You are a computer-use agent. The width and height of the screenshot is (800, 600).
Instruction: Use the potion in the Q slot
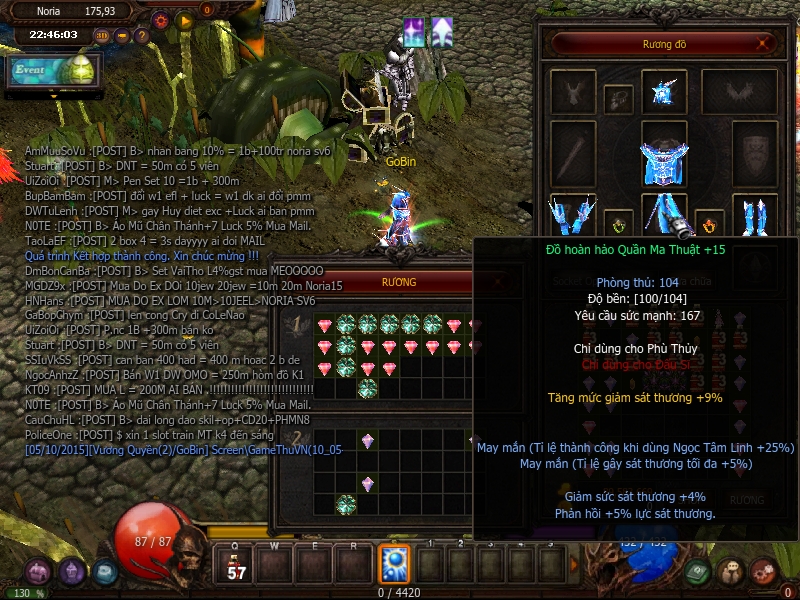(237, 563)
